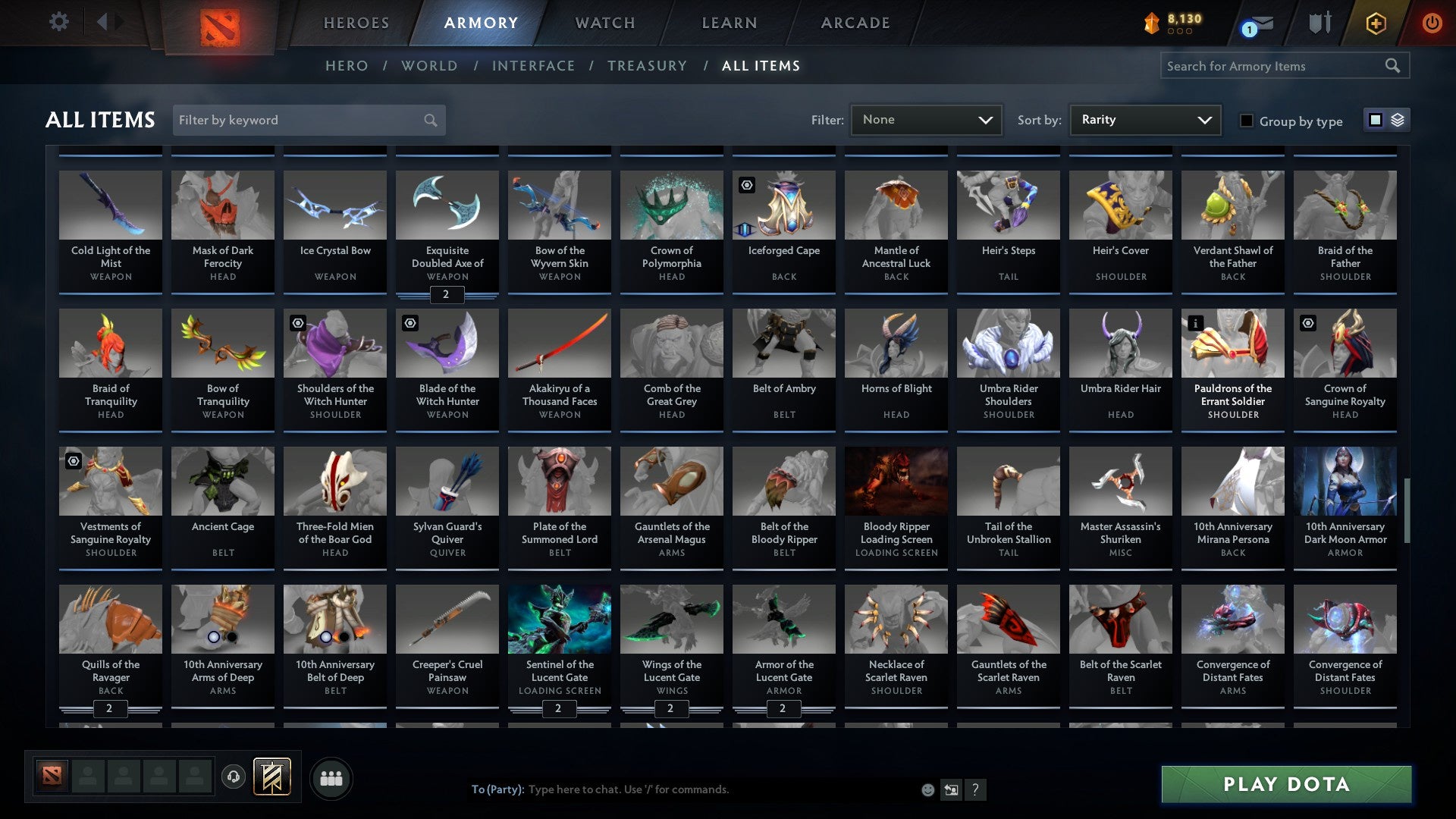This screenshot has width=1456, height=819.
Task: Switch to the WATCH tab
Action: pyautogui.click(x=604, y=23)
